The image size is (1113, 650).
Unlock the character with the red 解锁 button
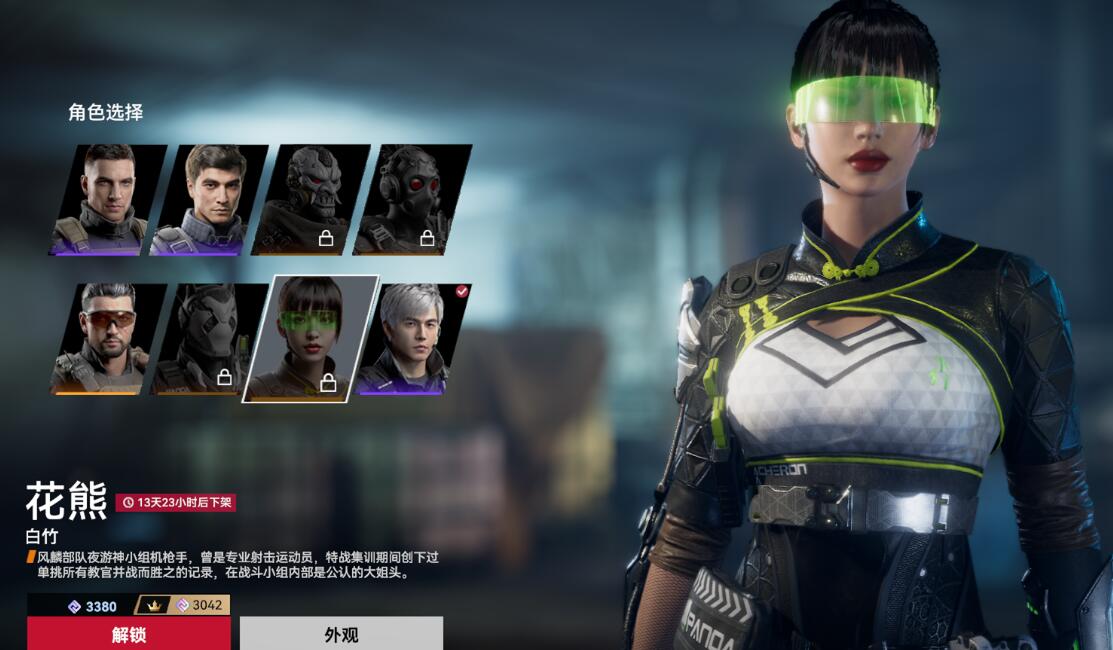pyautogui.click(x=128, y=634)
